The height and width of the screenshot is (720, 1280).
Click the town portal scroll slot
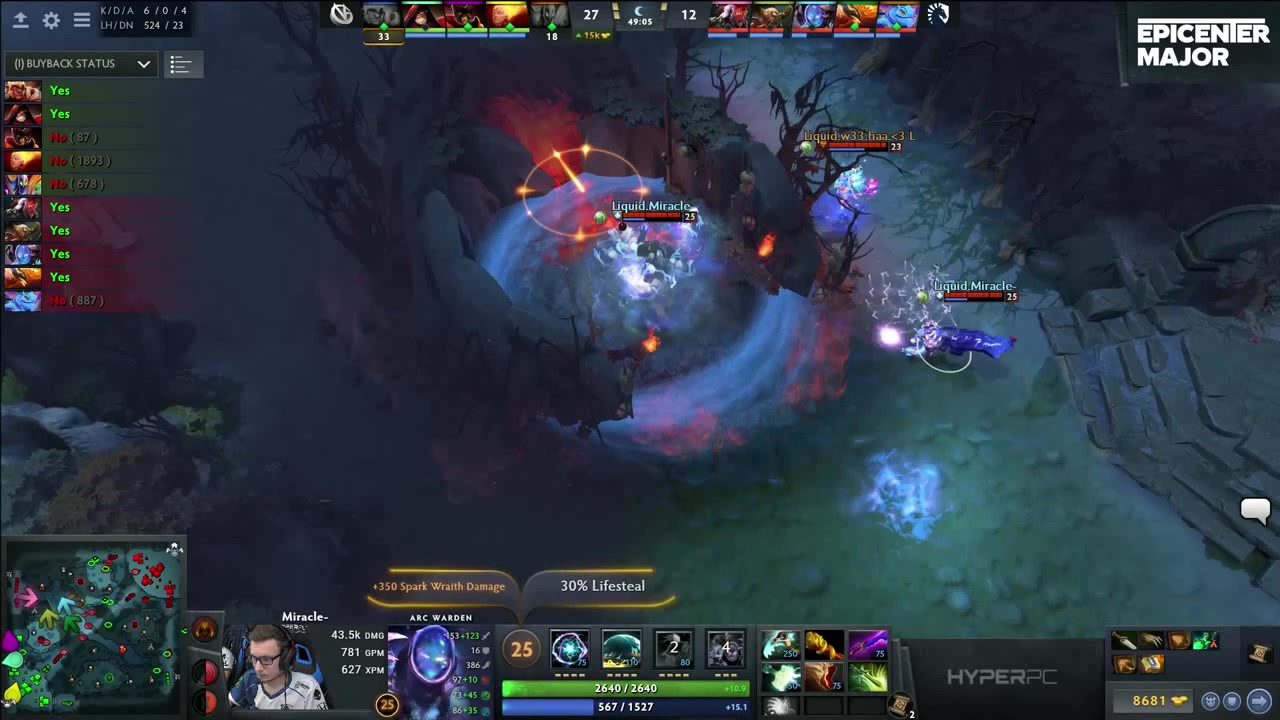(899, 705)
